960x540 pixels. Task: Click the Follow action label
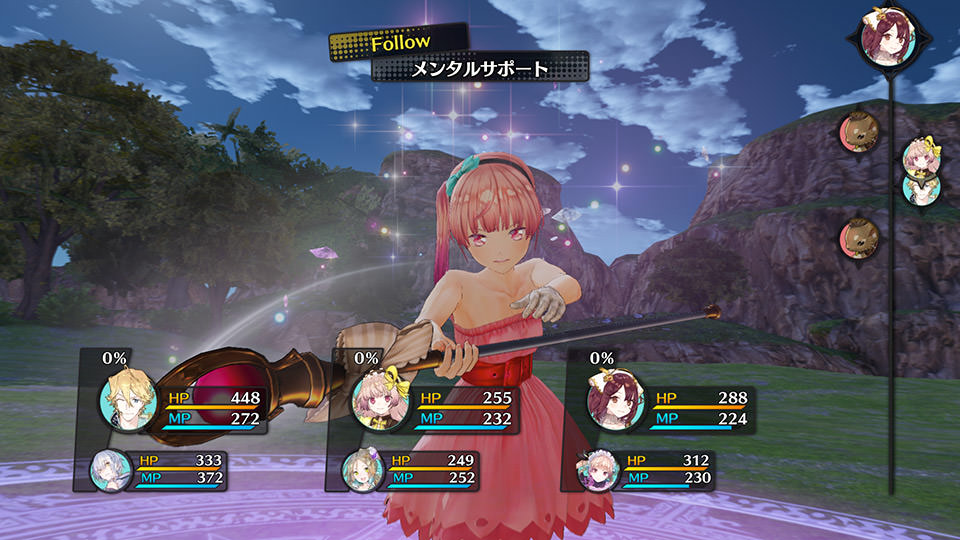click(x=399, y=43)
